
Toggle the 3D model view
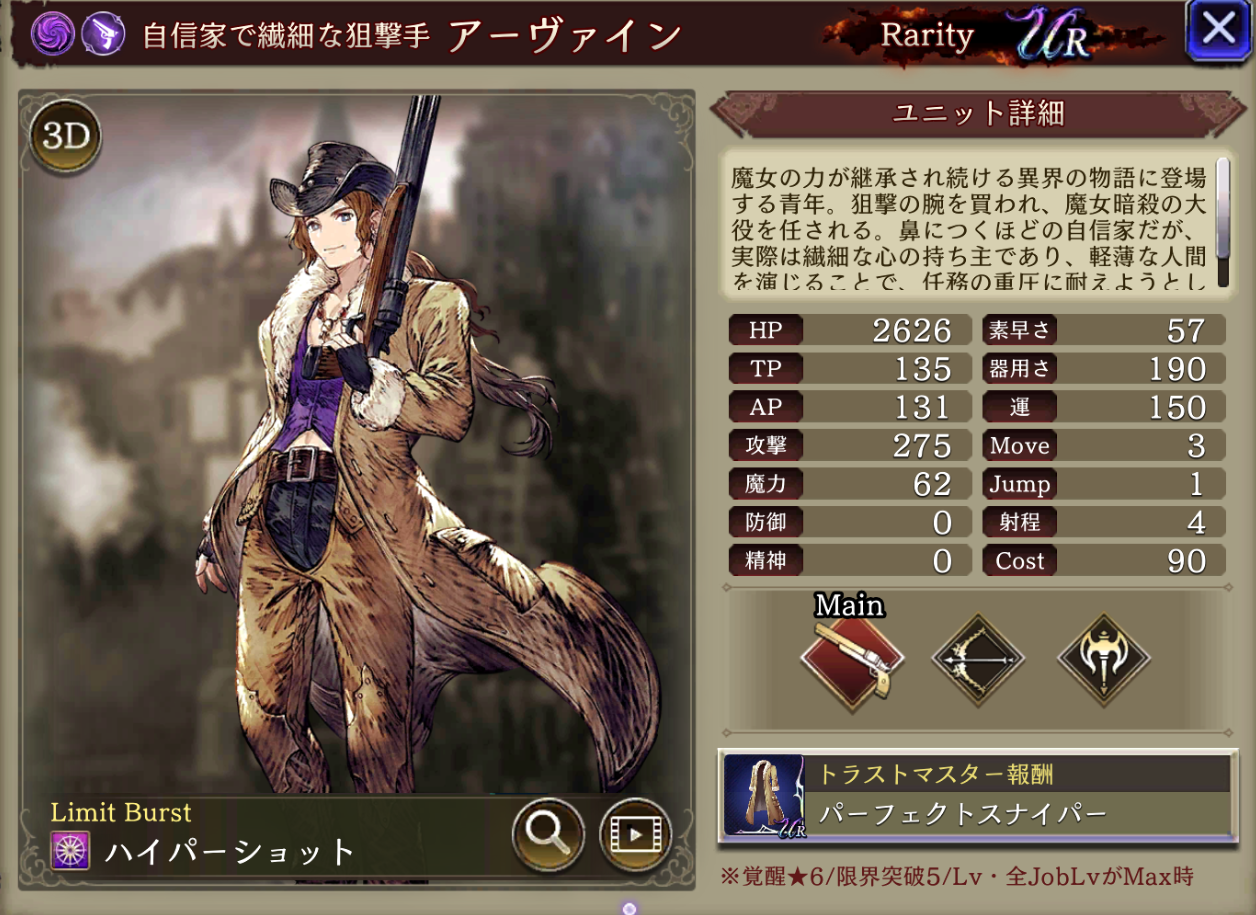pyautogui.click(x=66, y=138)
